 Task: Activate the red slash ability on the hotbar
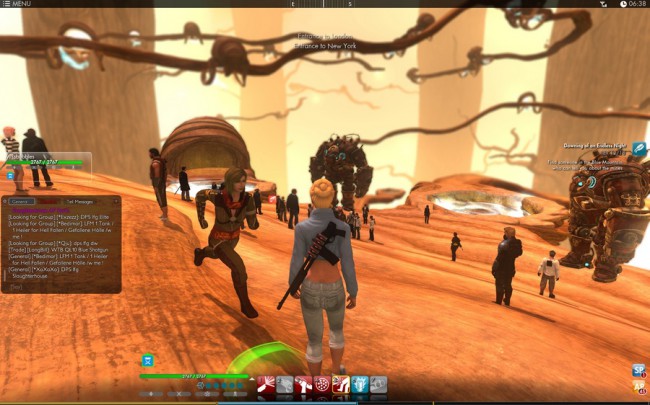click(266, 385)
